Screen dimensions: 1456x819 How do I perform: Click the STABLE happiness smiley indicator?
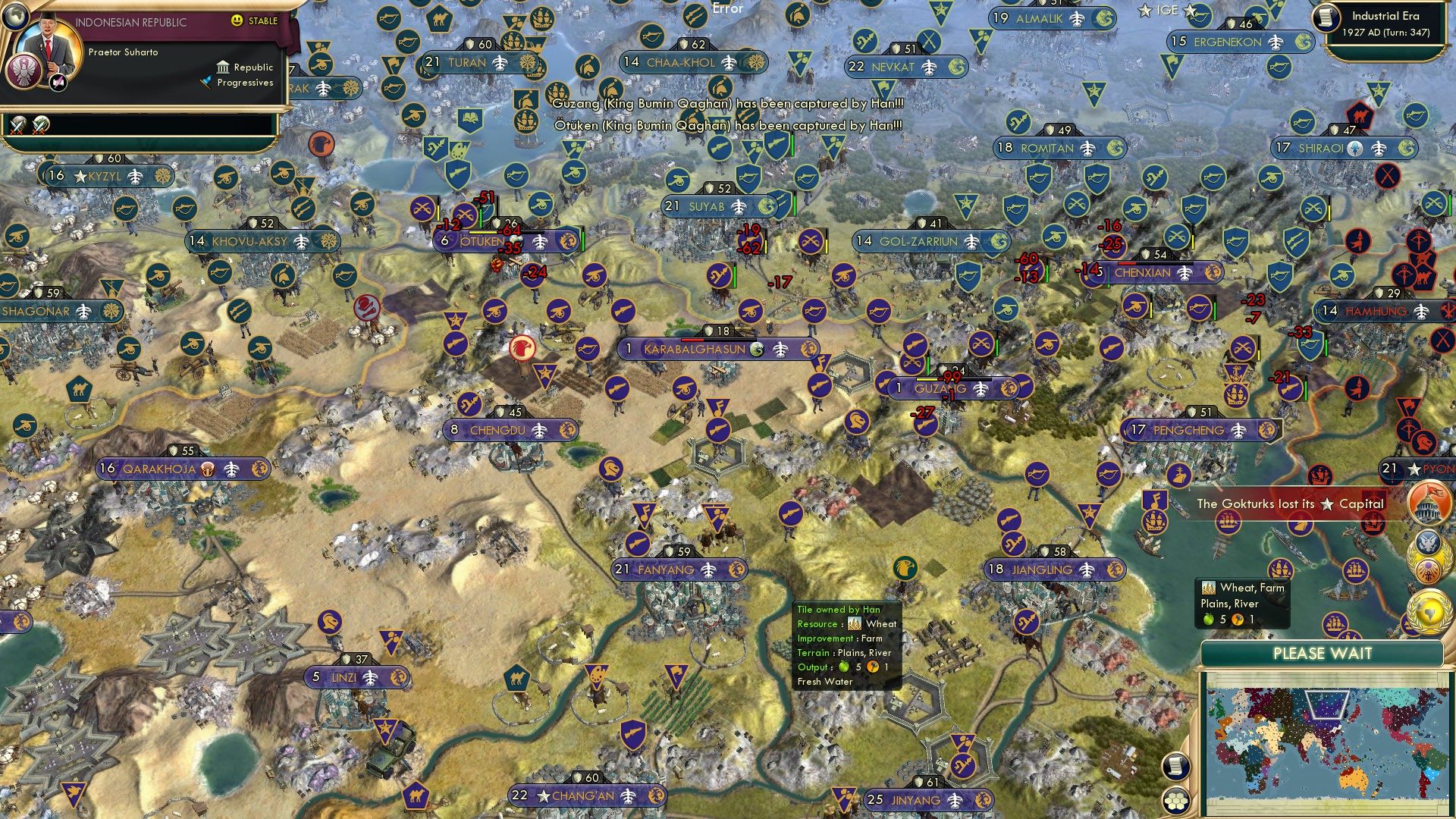tap(237, 20)
